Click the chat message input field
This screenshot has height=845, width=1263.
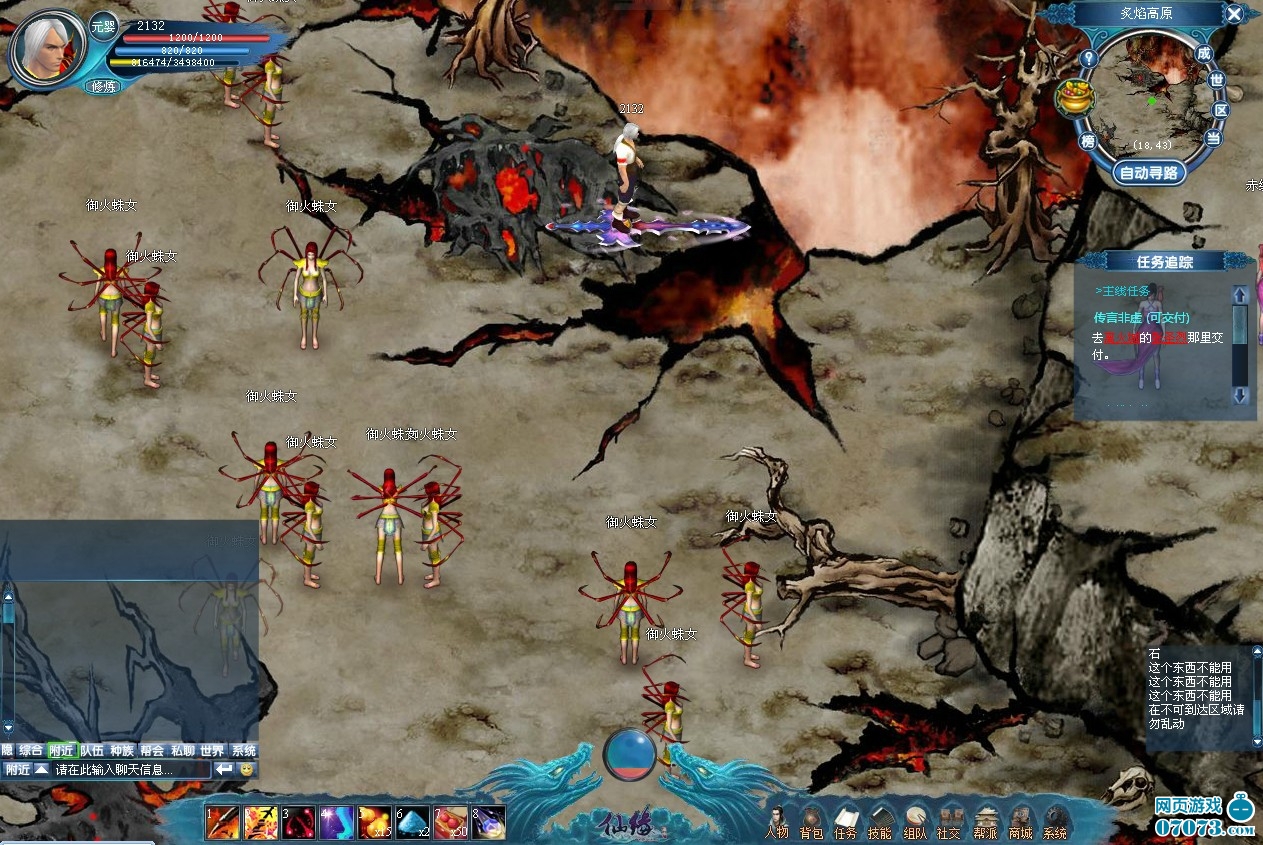pos(130,770)
